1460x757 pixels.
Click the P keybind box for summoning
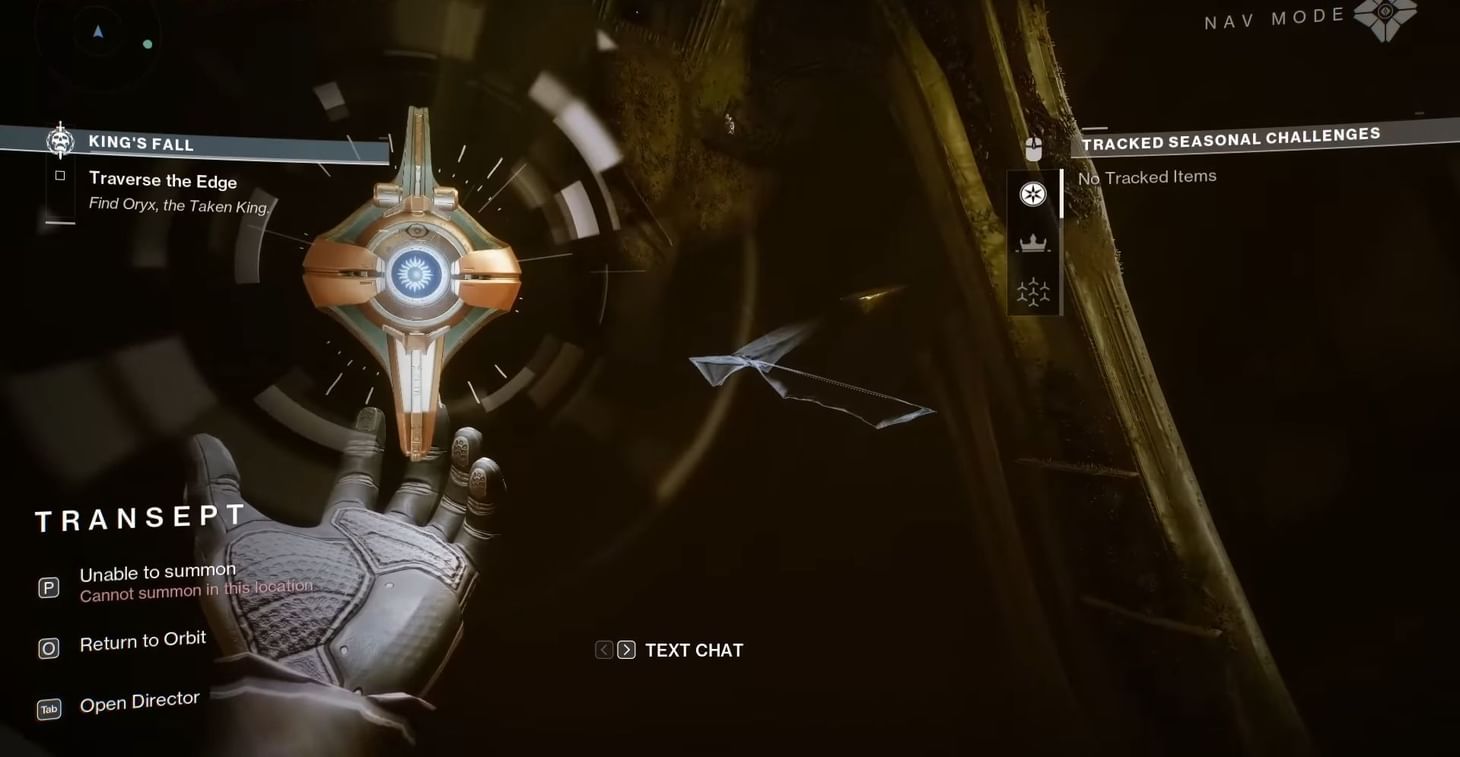coord(48,587)
